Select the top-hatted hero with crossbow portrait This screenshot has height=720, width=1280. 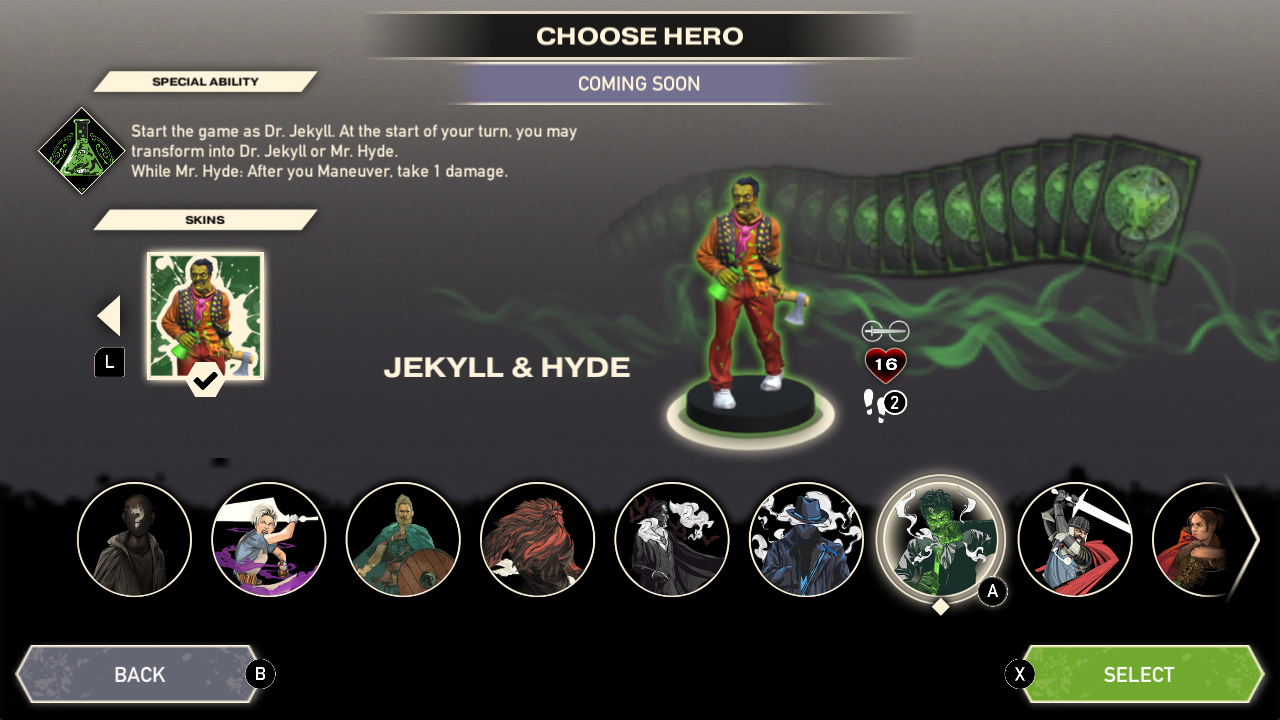point(806,539)
